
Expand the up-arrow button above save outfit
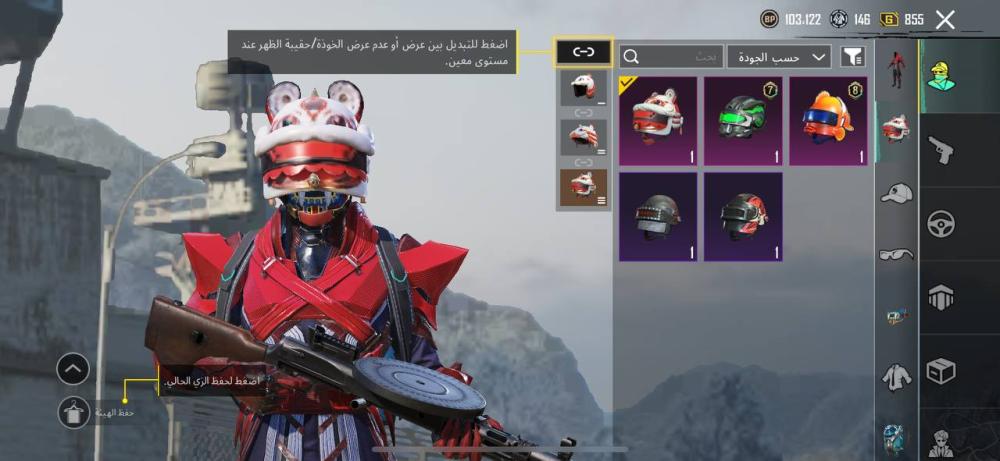pyautogui.click(x=73, y=369)
